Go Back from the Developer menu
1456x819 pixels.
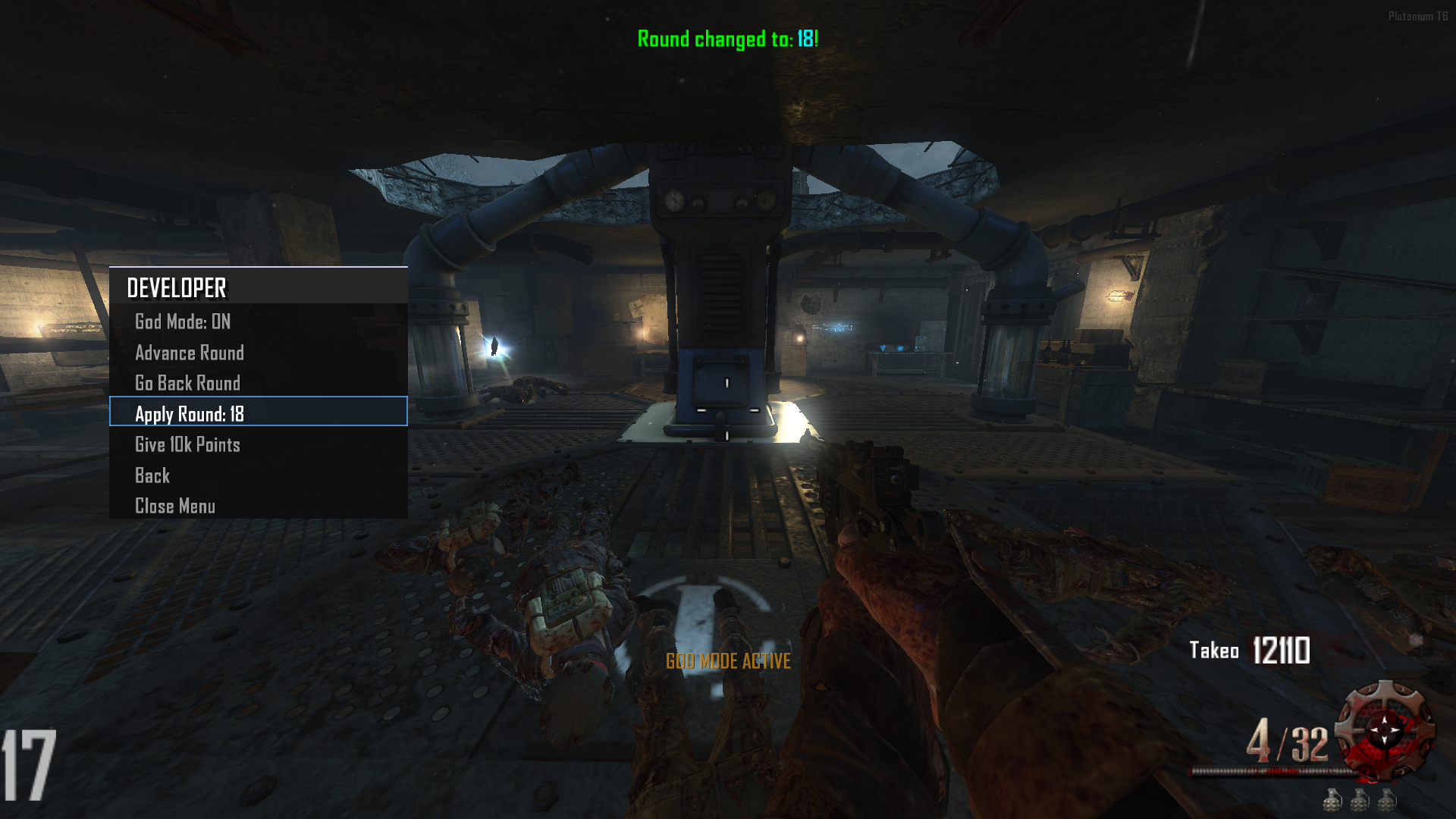coord(152,475)
